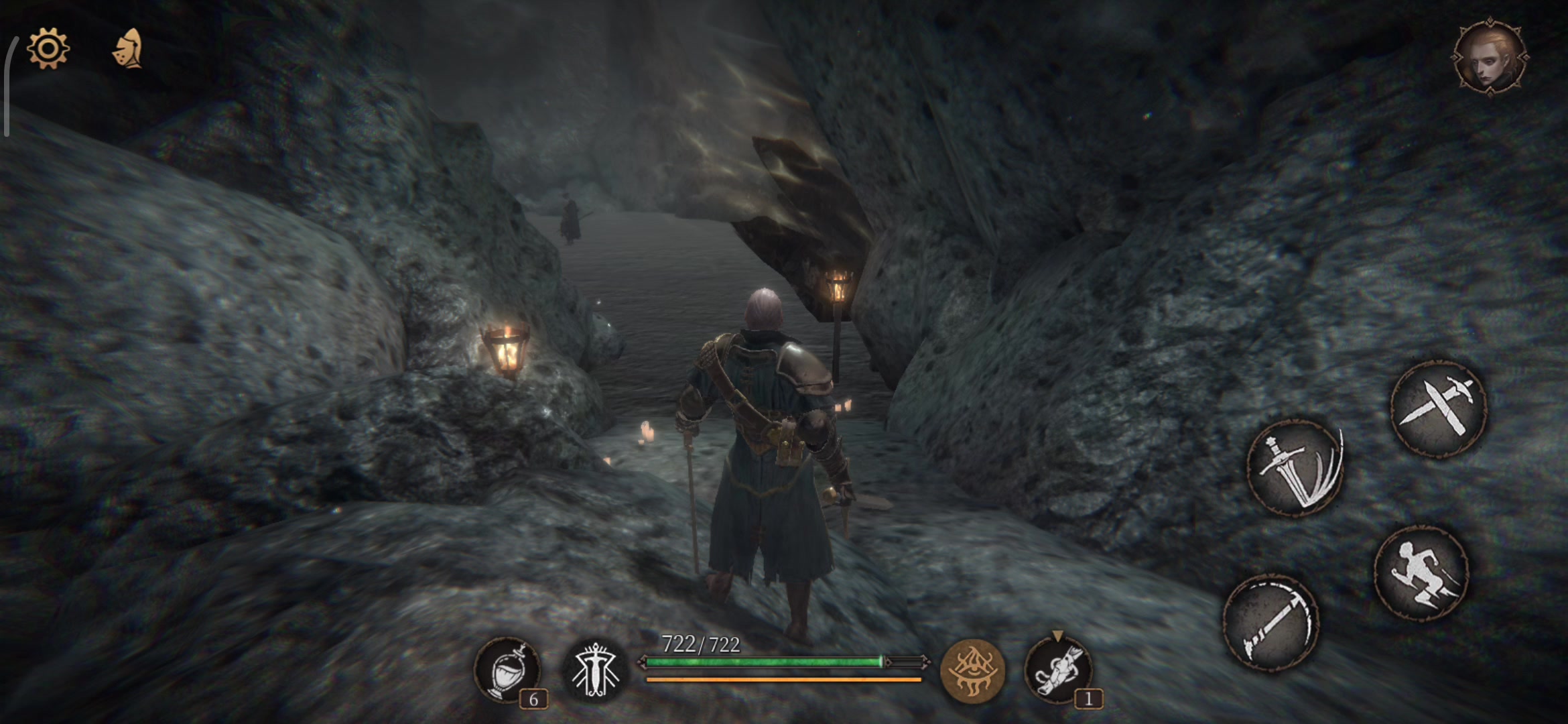Drink the healing potion flask
Viewport: 1568px width, 724px height.
(x=507, y=670)
